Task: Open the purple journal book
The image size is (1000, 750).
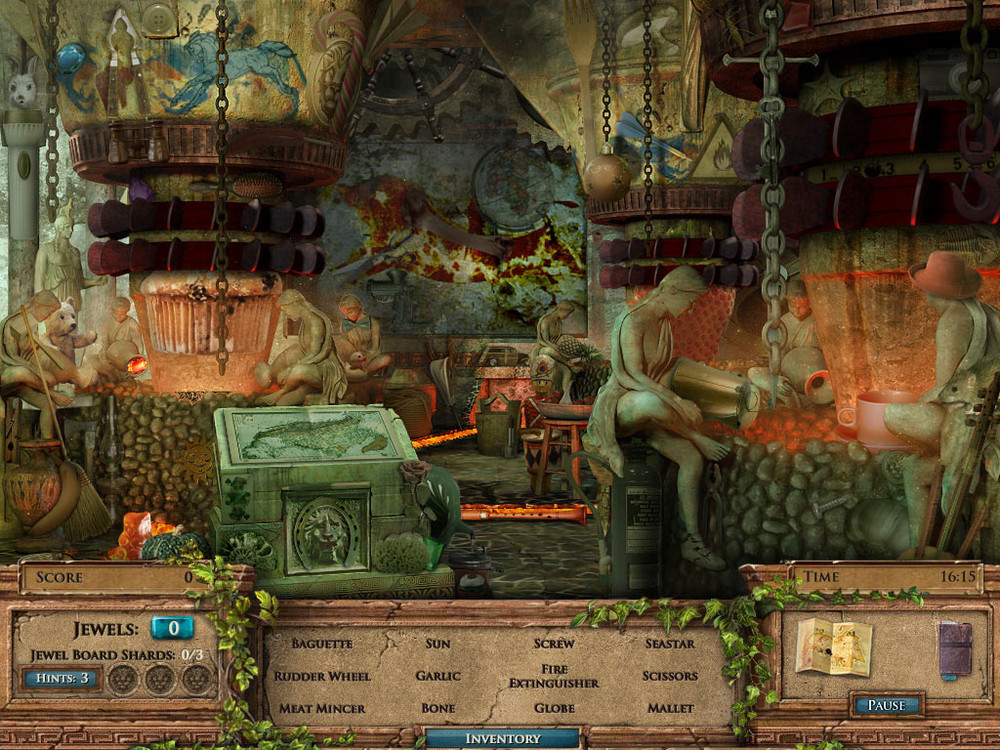Action: (955, 648)
